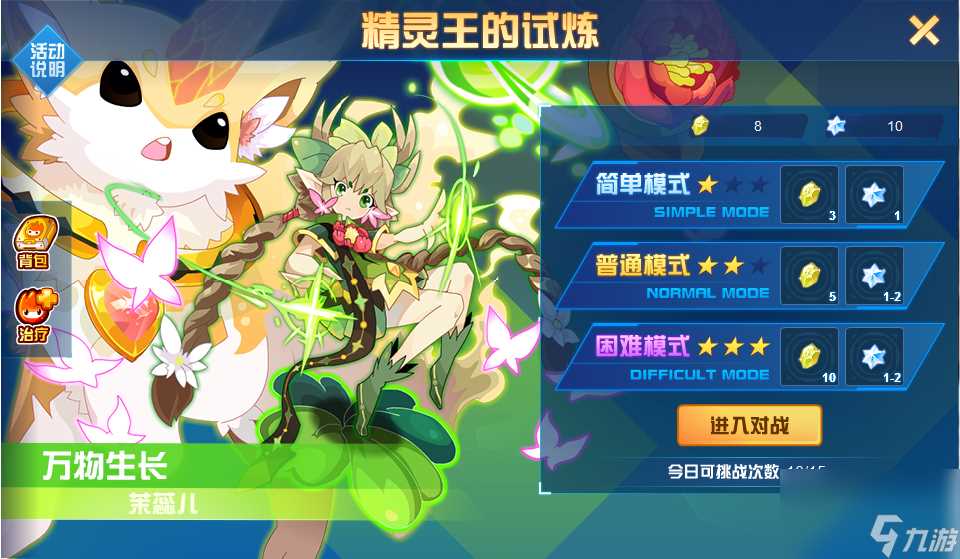View the Normal Mode blue star reward
This screenshot has width=960, height=559.
click(874, 275)
